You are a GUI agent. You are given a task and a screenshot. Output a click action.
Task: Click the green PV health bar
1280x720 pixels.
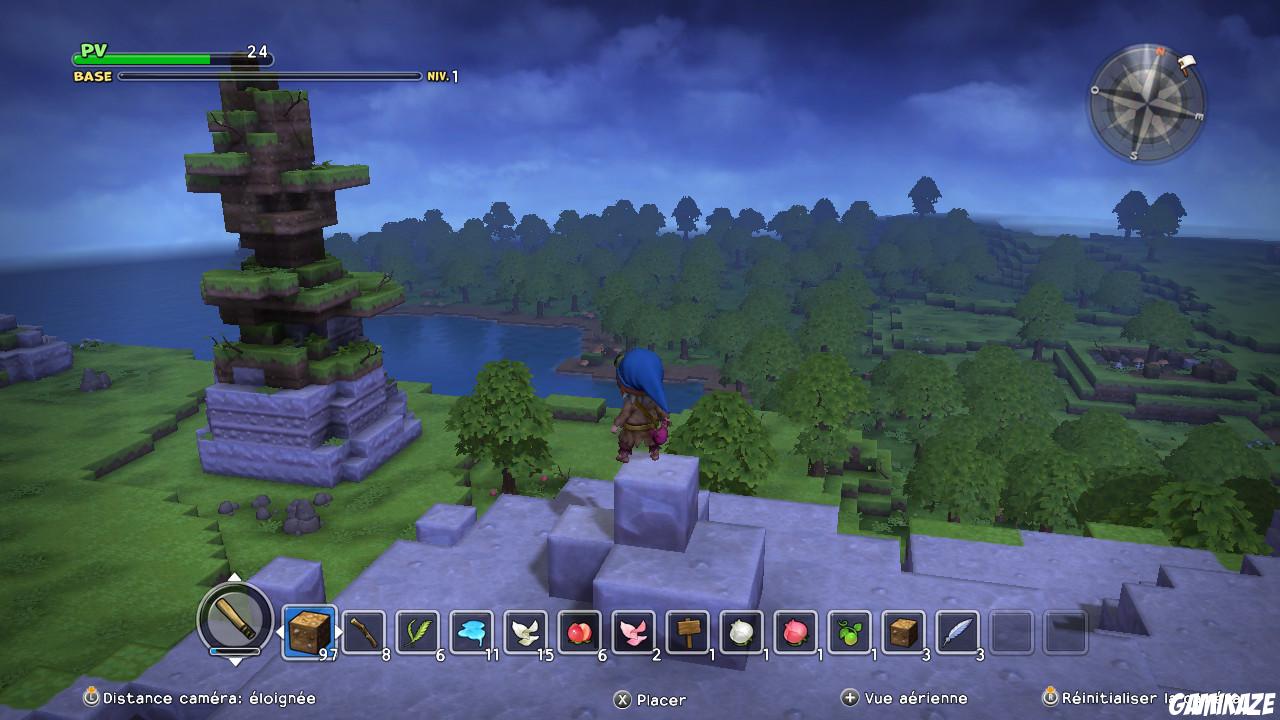pos(160,57)
